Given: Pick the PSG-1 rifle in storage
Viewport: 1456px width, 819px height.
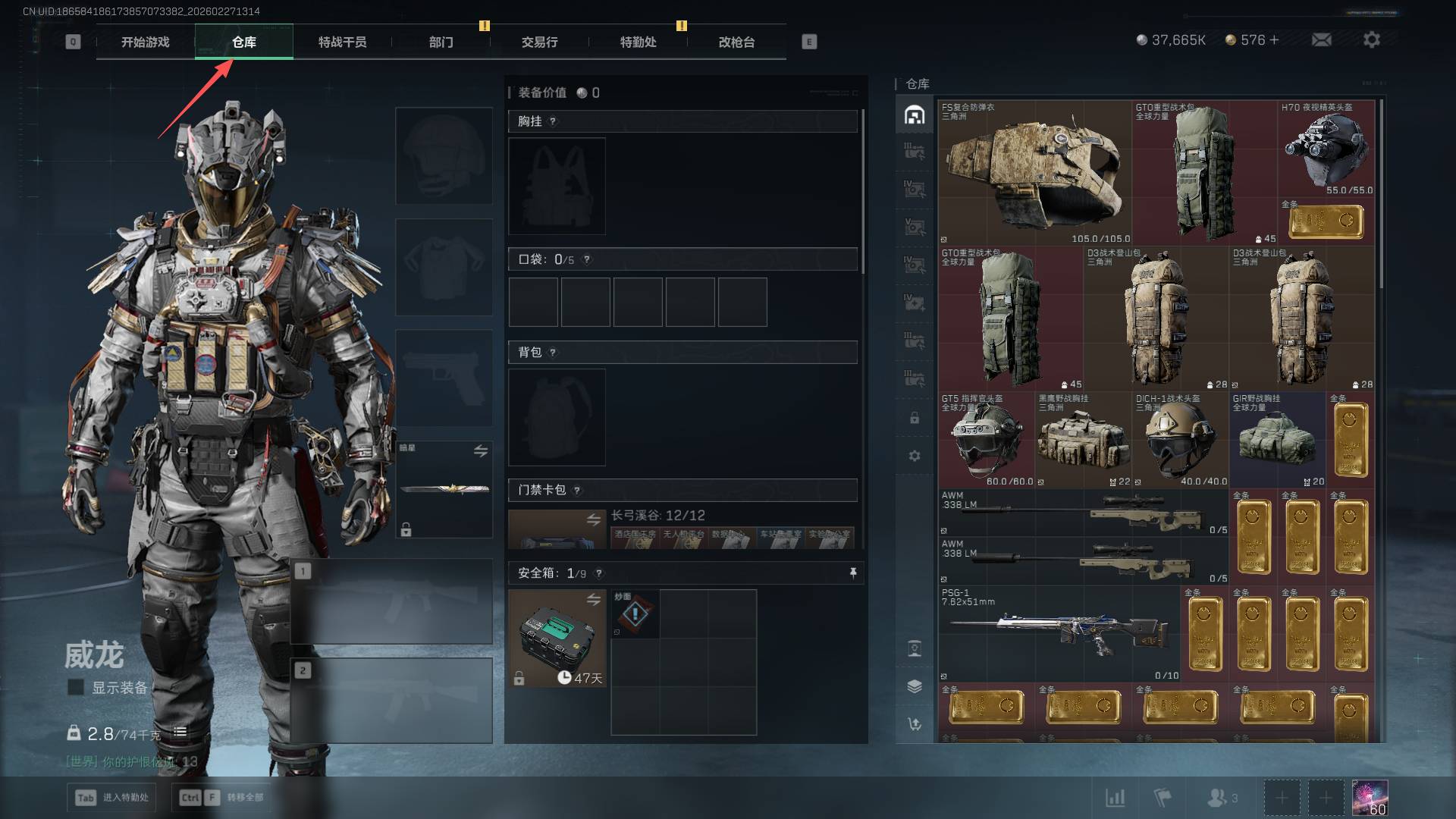Looking at the screenshot, I should click(1059, 634).
